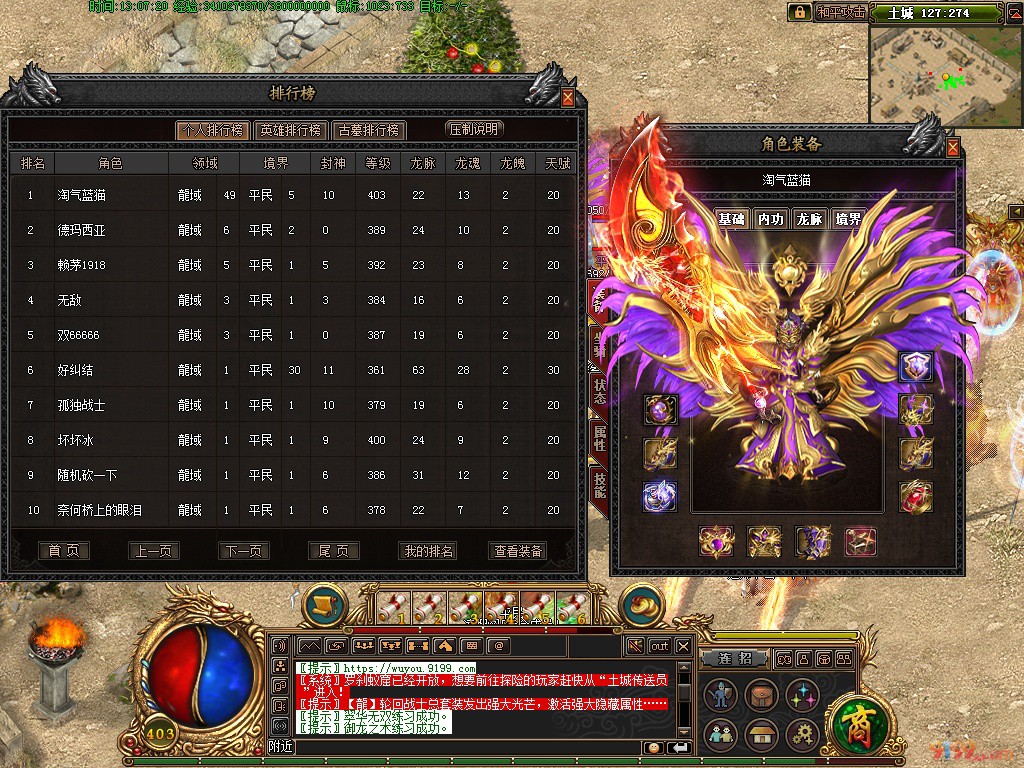Go to the next page with 下一页
Viewport: 1024px width, 768px height.
coord(244,551)
